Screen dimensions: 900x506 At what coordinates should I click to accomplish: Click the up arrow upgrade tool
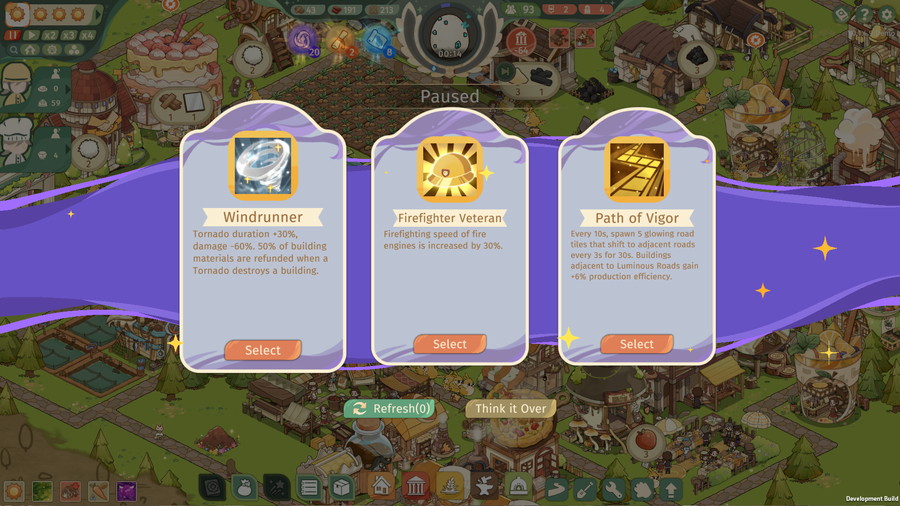[670, 489]
